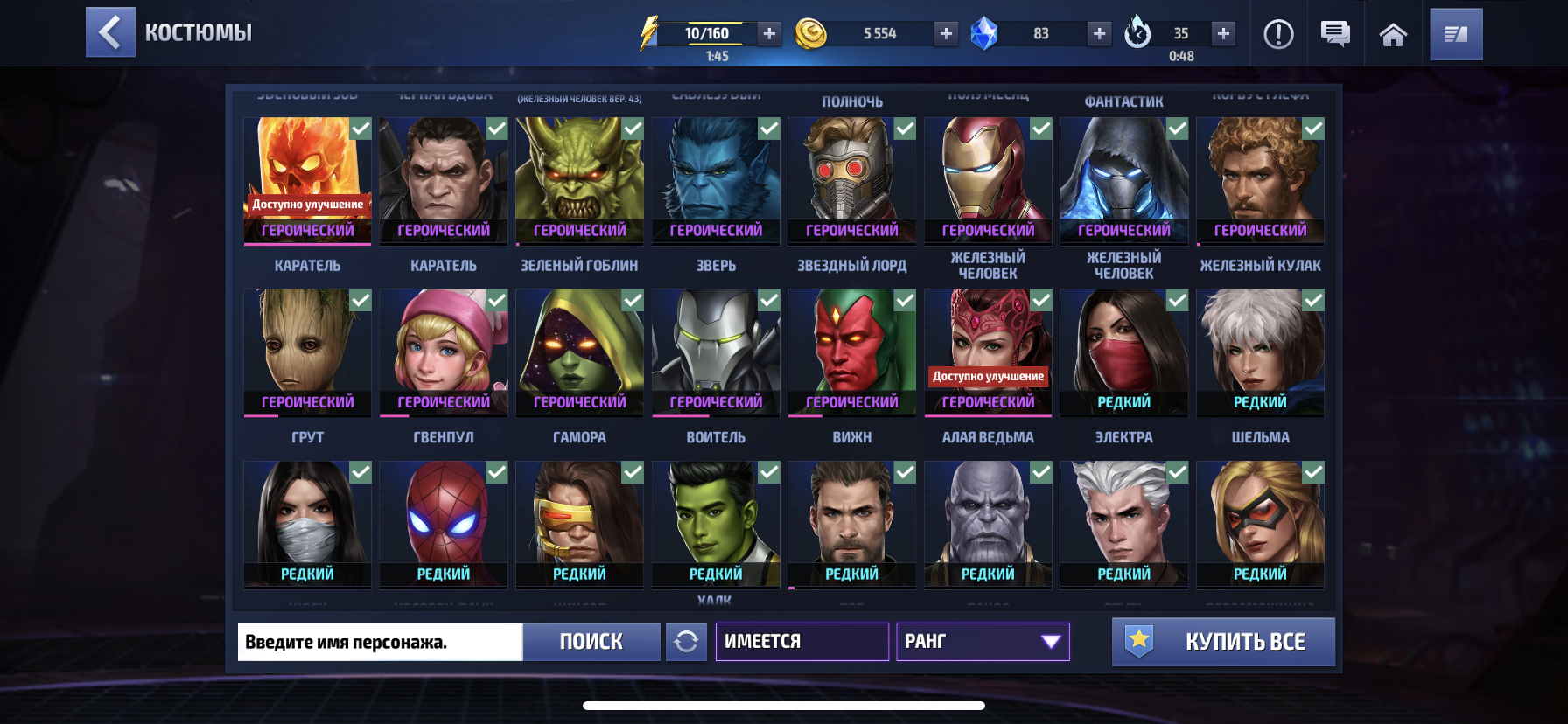The width and height of the screenshot is (1568, 724).
Task: Click the КУПИТЬ ВСЕ button
Action: [x=1222, y=641]
